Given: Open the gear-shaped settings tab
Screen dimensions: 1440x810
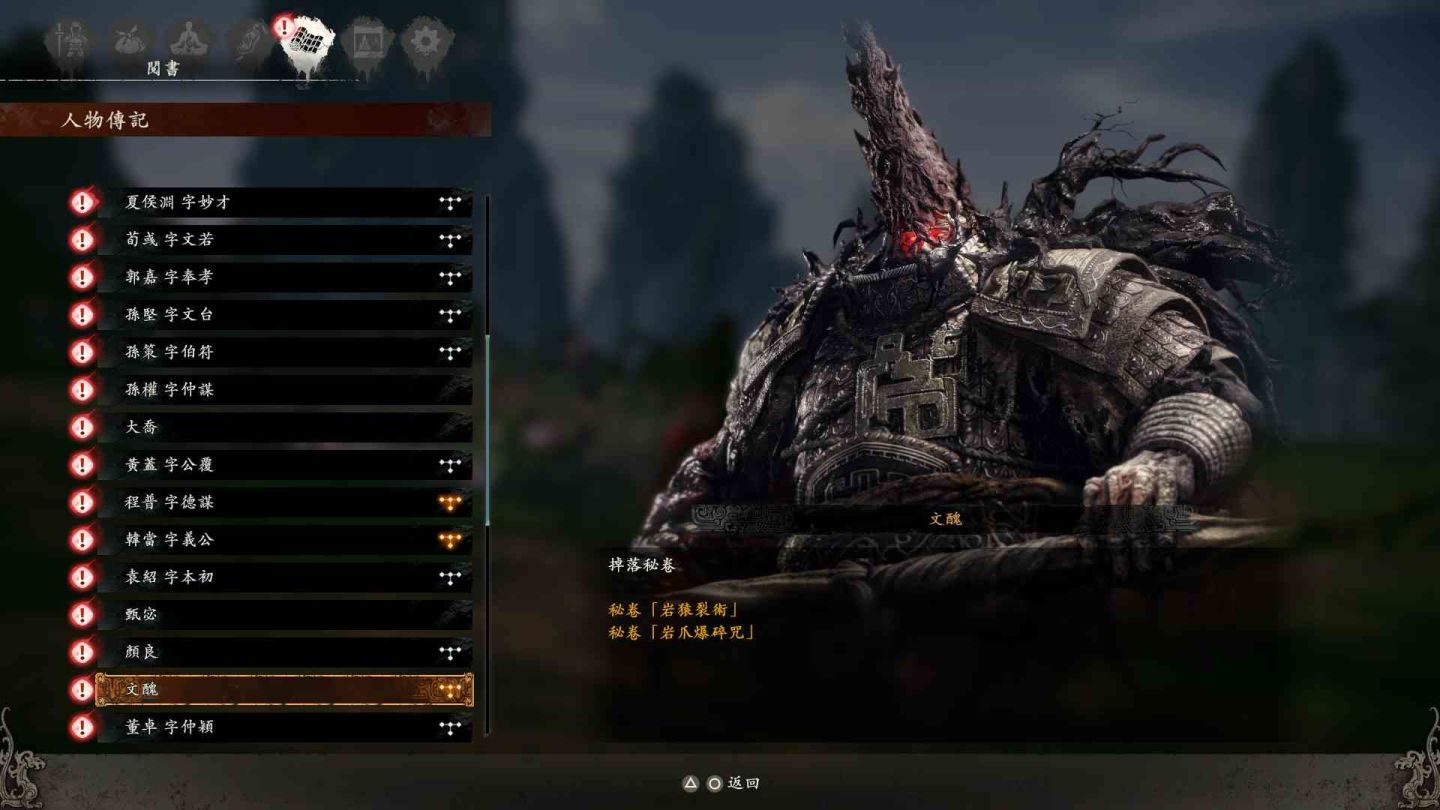Looking at the screenshot, I should [427, 42].
